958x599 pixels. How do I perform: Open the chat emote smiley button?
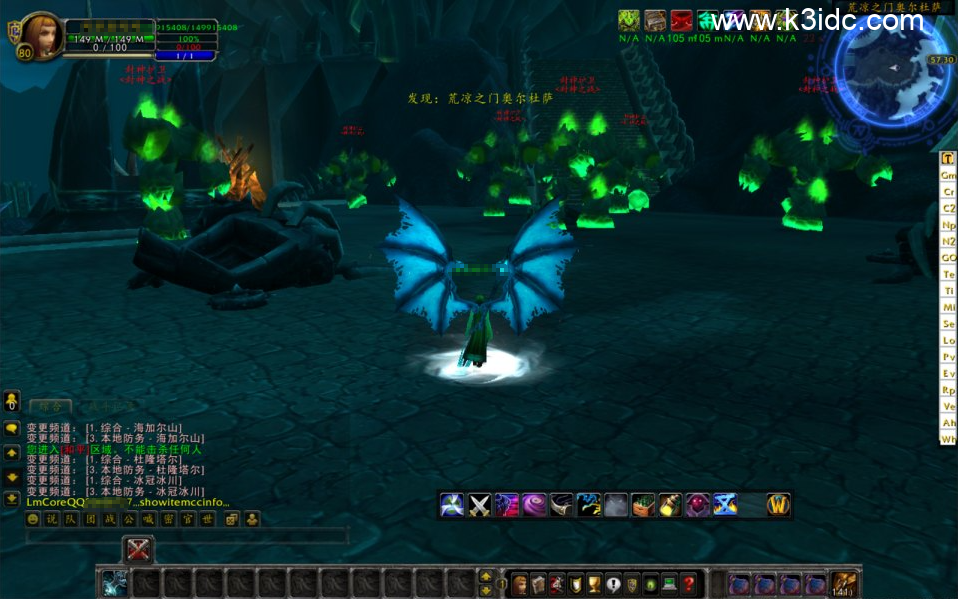32,519
